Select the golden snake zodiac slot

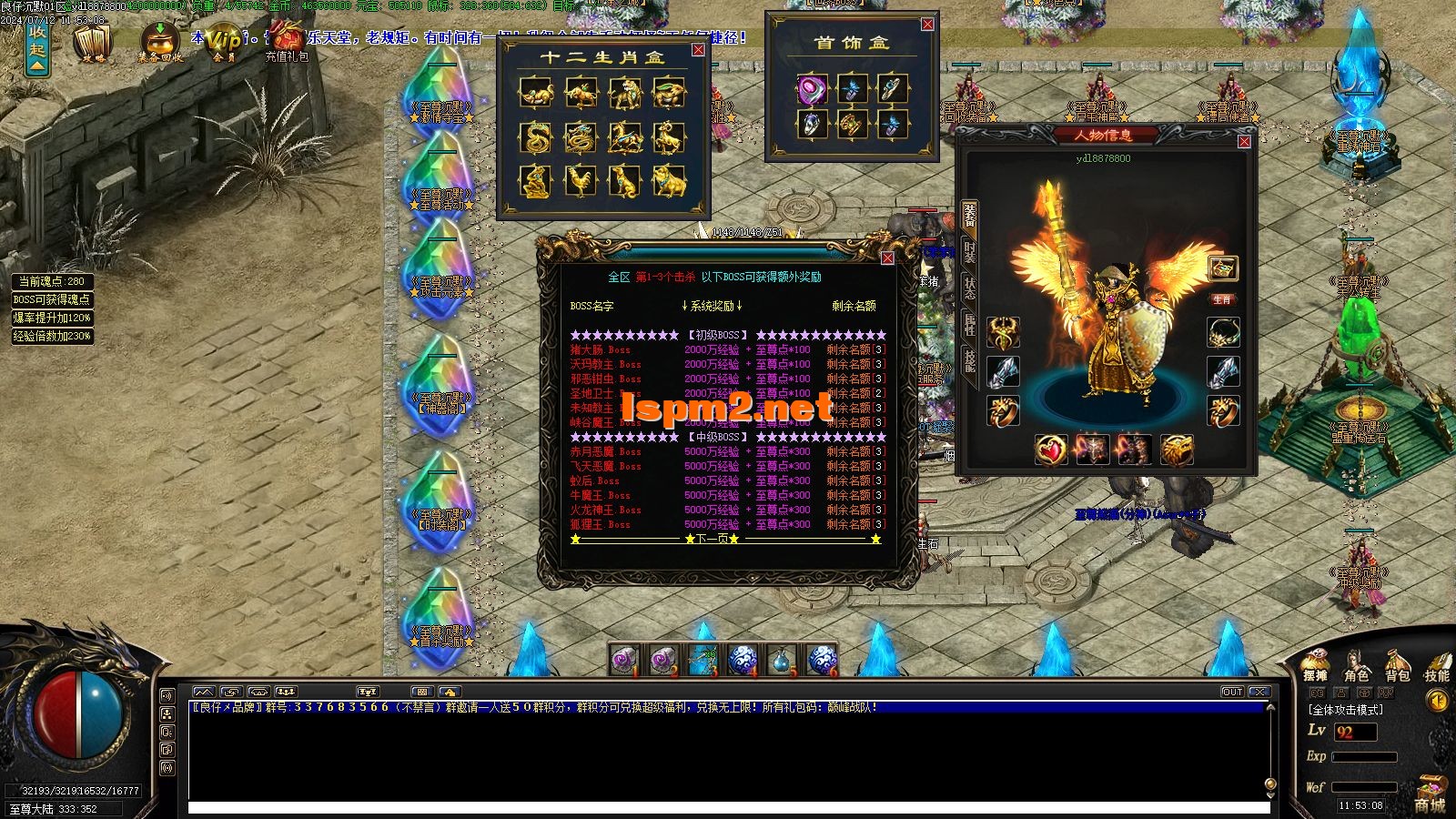coord(536,137)
